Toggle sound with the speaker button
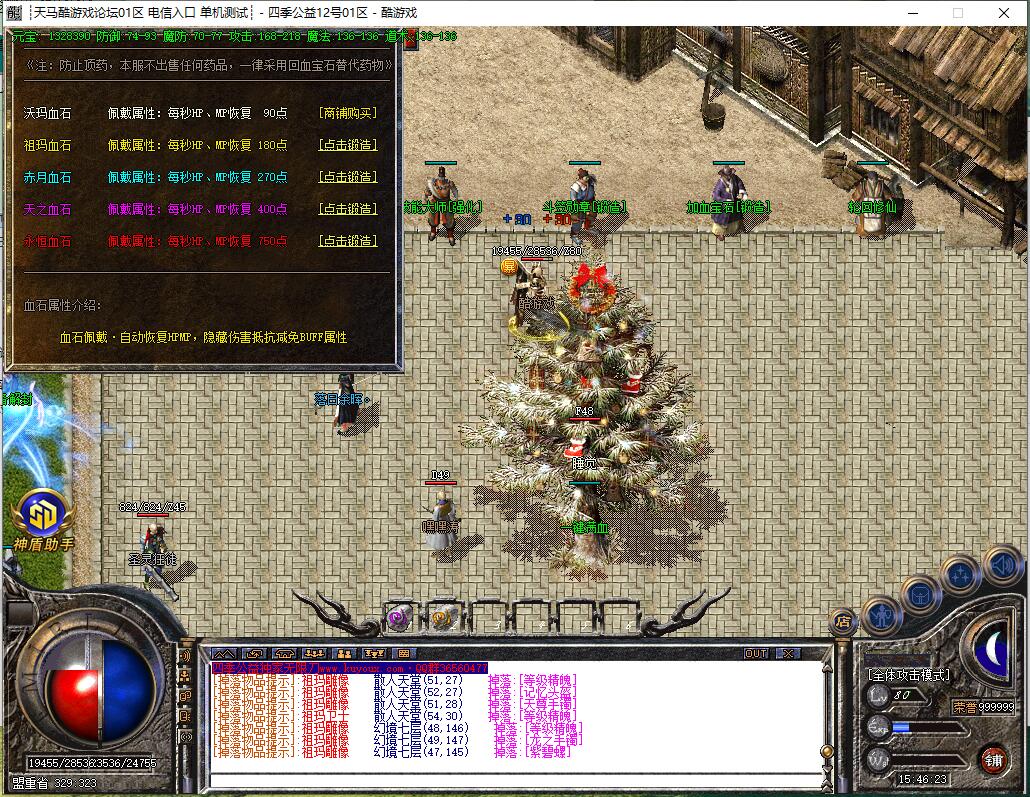 click(x=1001, y=565)
